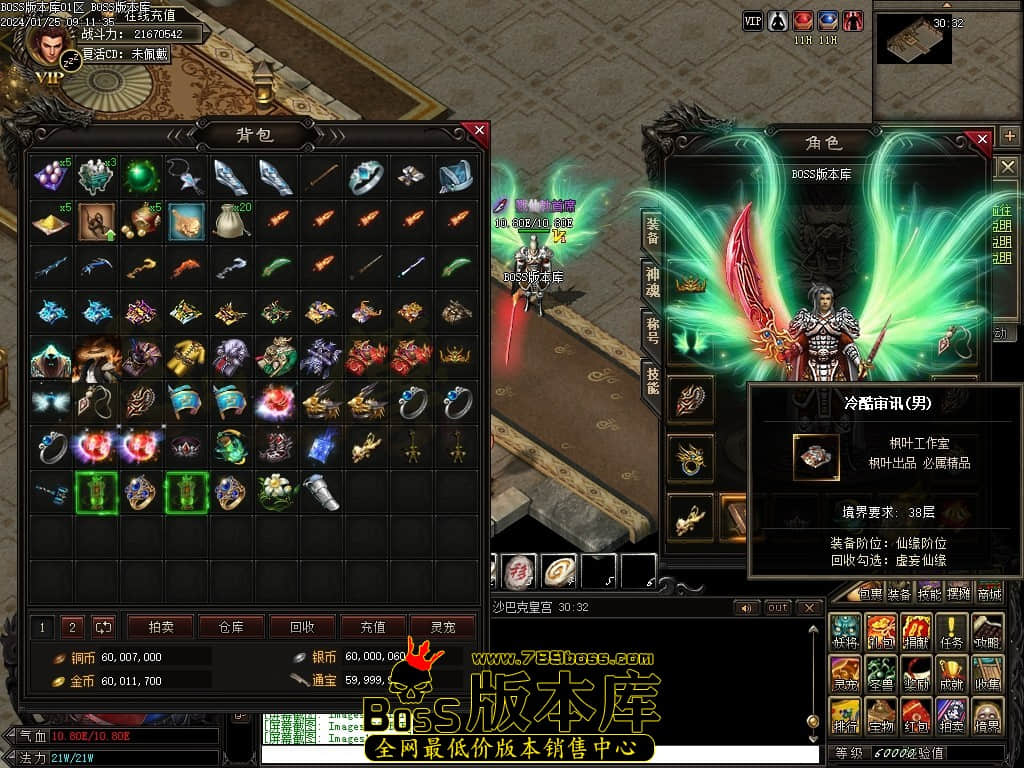
Task: Click the VIP icon in top bar
Action: click(x=753, y=20)
